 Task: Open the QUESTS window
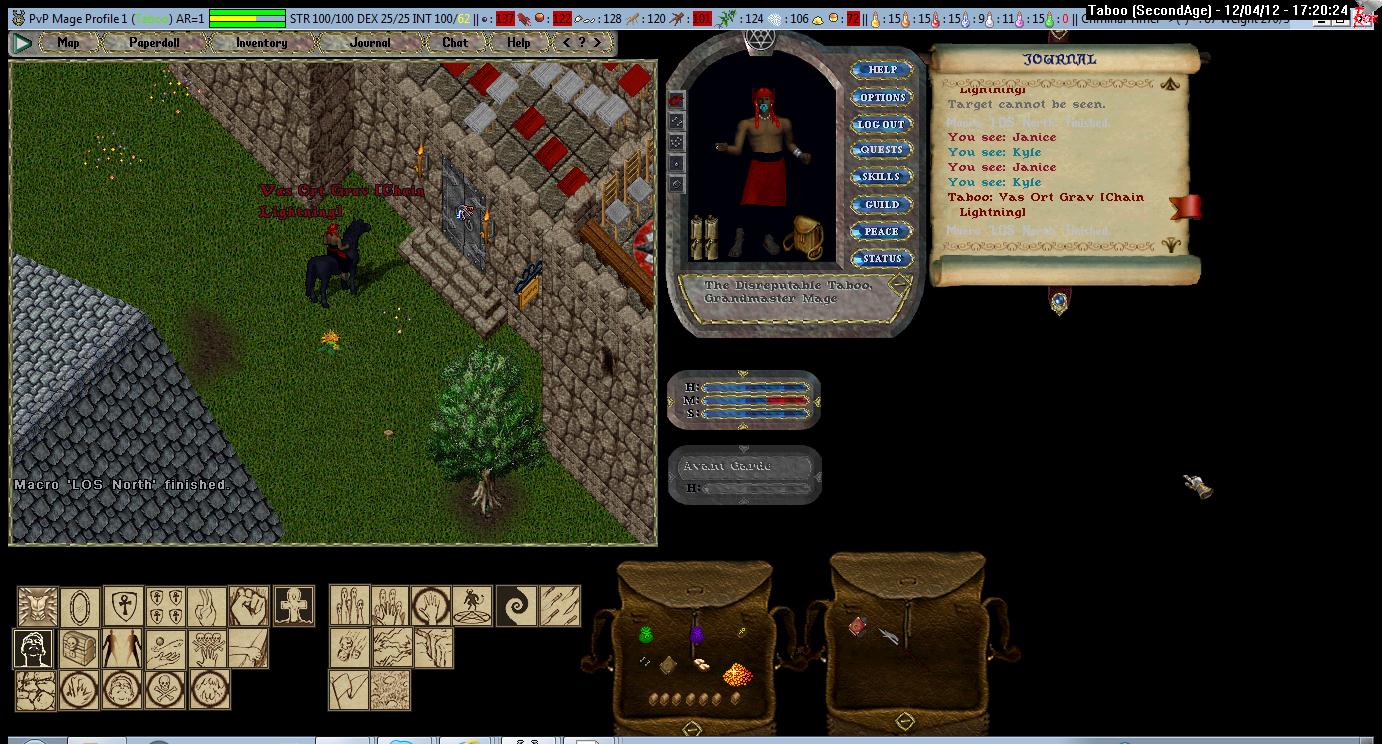coord(881,150)
